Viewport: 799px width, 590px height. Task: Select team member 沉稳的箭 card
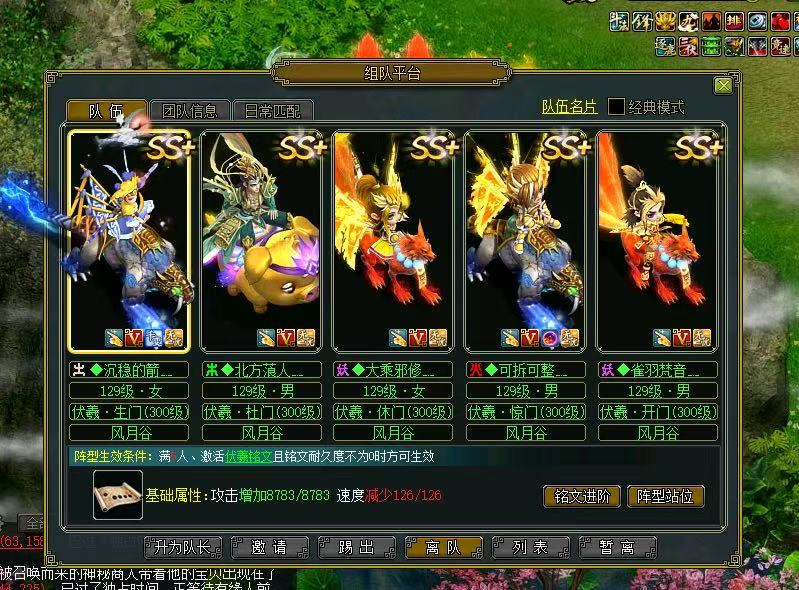point(128,241)
